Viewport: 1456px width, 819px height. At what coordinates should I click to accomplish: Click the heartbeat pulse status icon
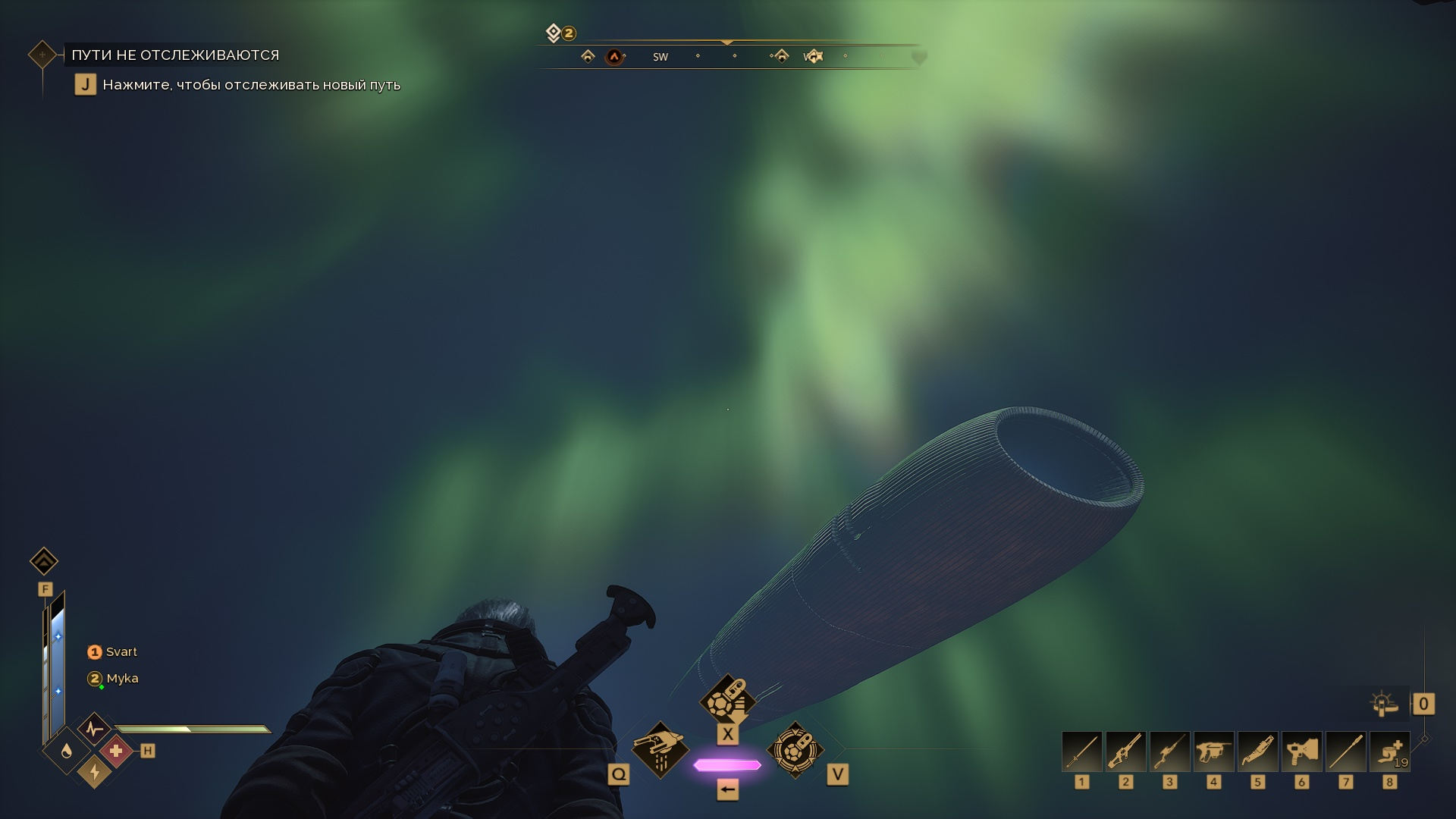tap(94, 730)
